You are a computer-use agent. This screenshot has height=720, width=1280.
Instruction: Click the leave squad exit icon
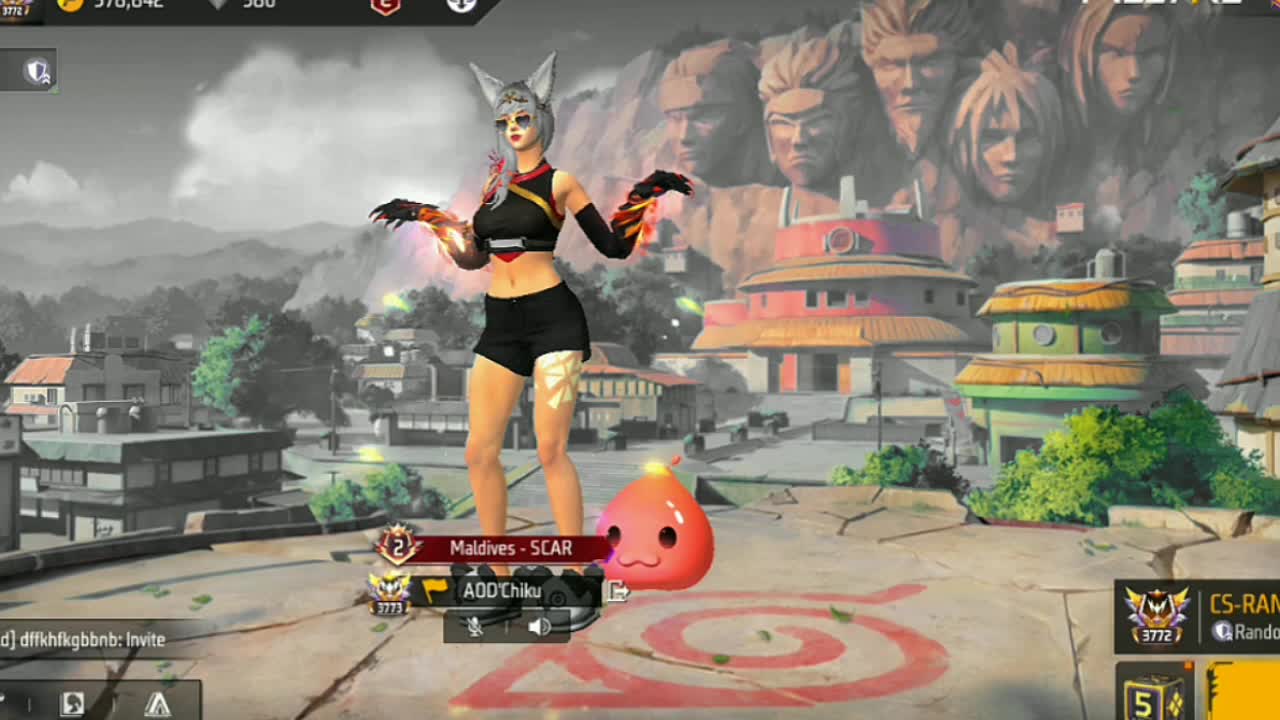tap(618, 591)
